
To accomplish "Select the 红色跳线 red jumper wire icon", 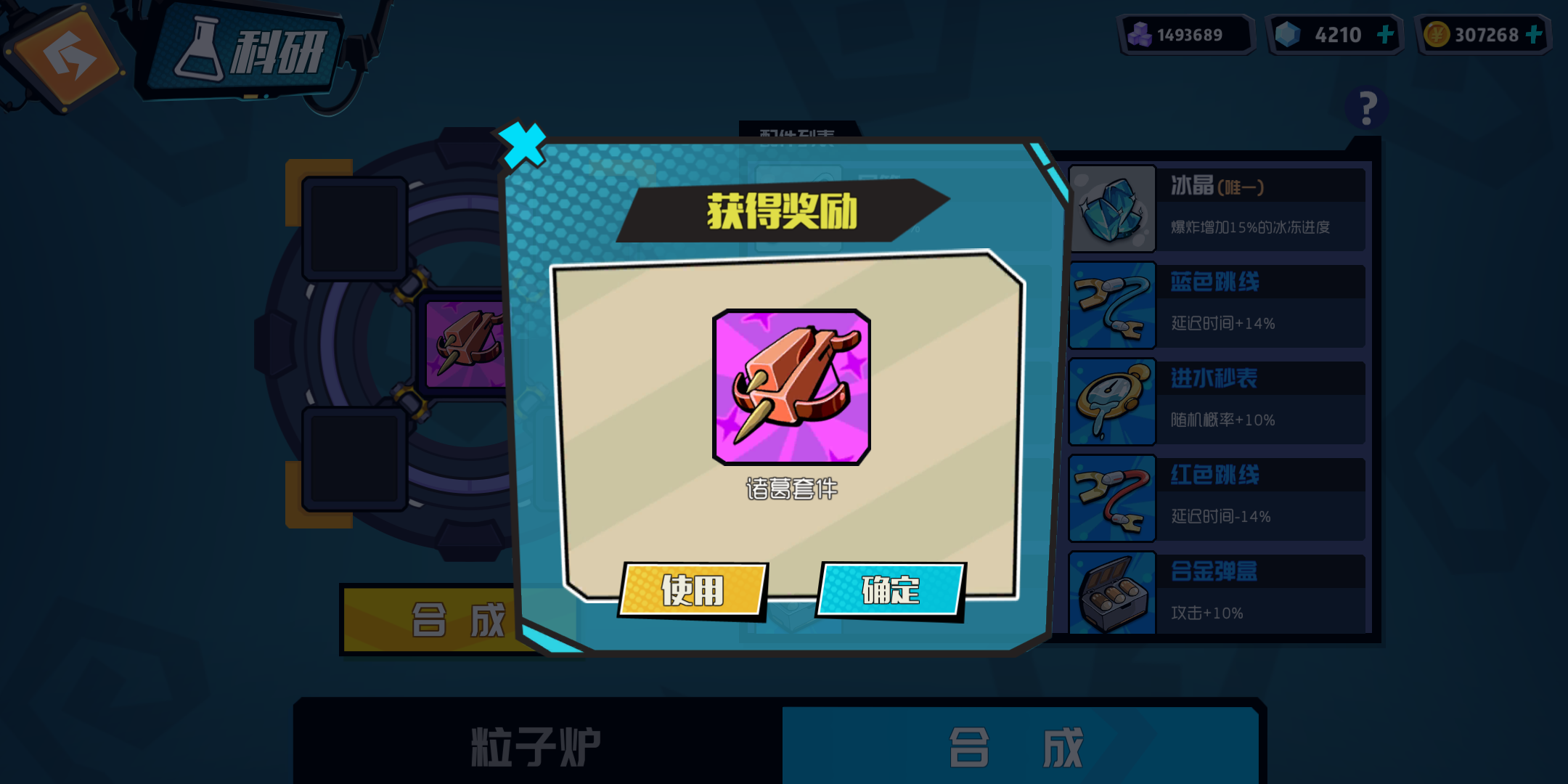I will point(1111,499).
